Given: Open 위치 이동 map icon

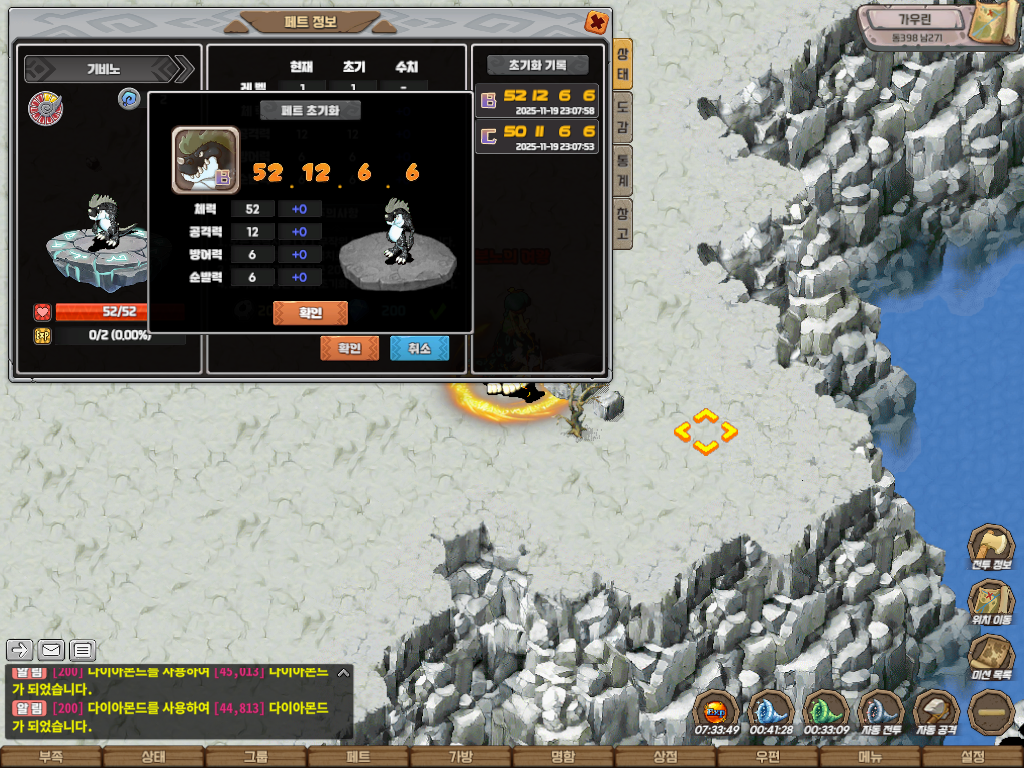Looking at the screenshot, I should 991,603.
